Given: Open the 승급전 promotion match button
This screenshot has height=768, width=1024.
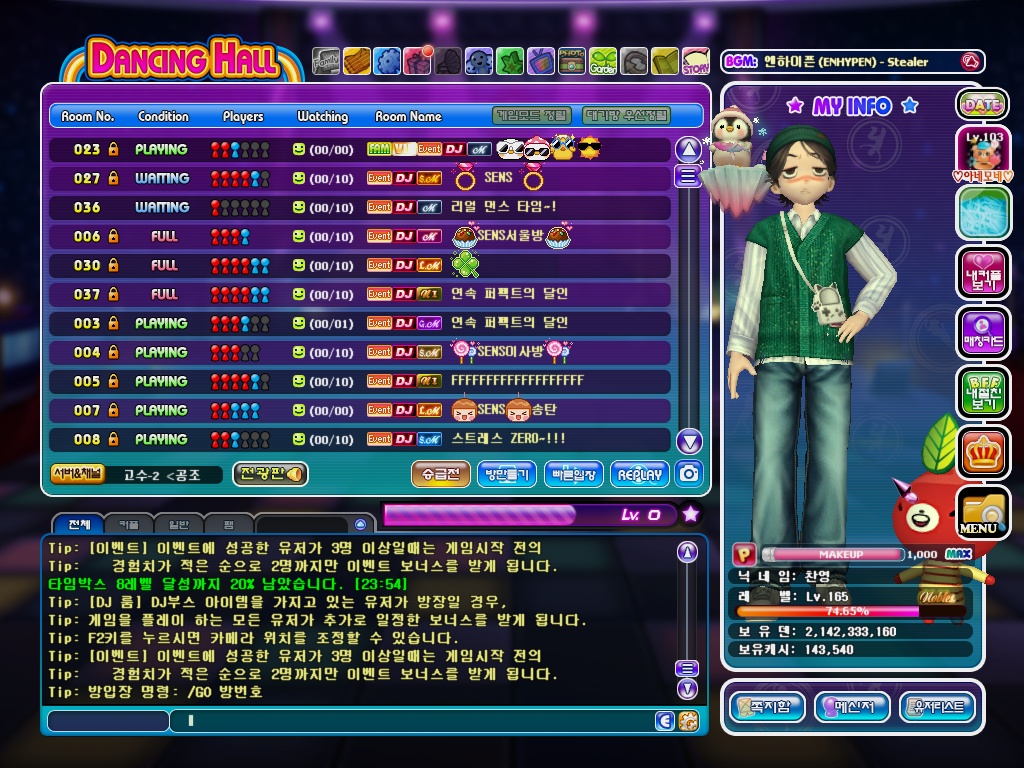Looking at the screenshot, I should click(x=440, y=474).
